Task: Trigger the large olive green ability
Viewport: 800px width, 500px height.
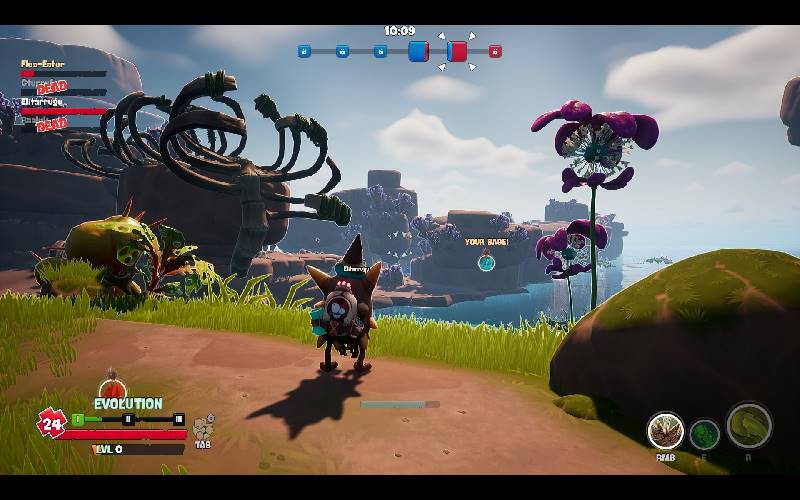Action: tap(749, 425)
